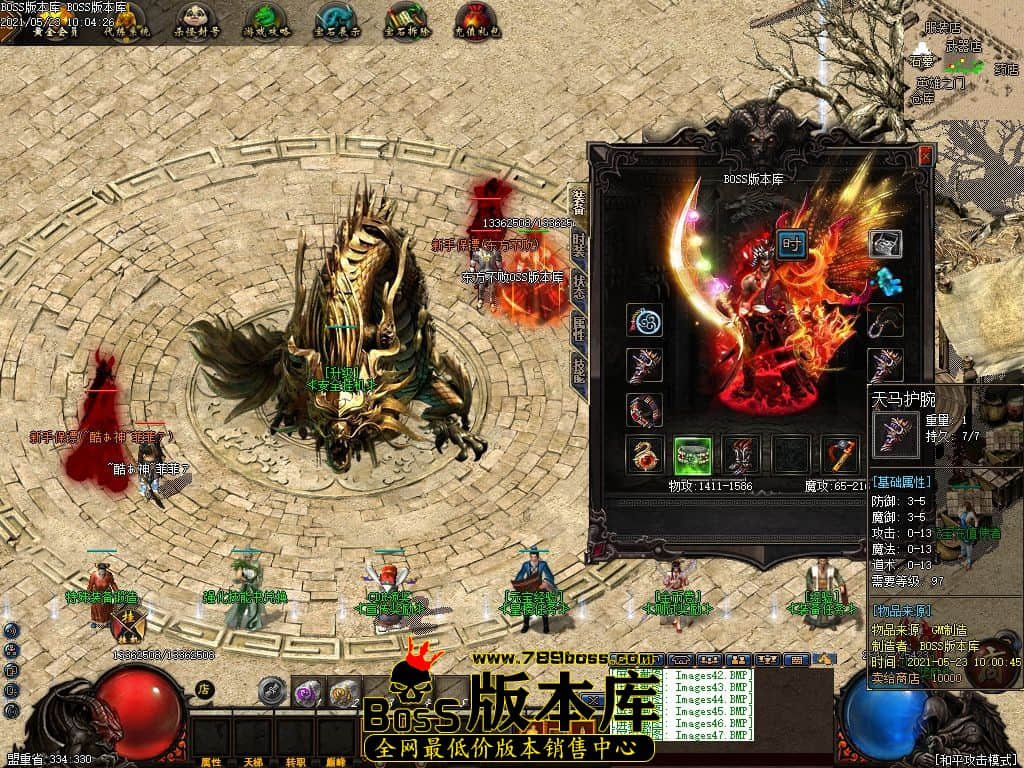The image size is (1024, 768).
Task: Switch to the 技能 skills tab
Action: [579, 369]
